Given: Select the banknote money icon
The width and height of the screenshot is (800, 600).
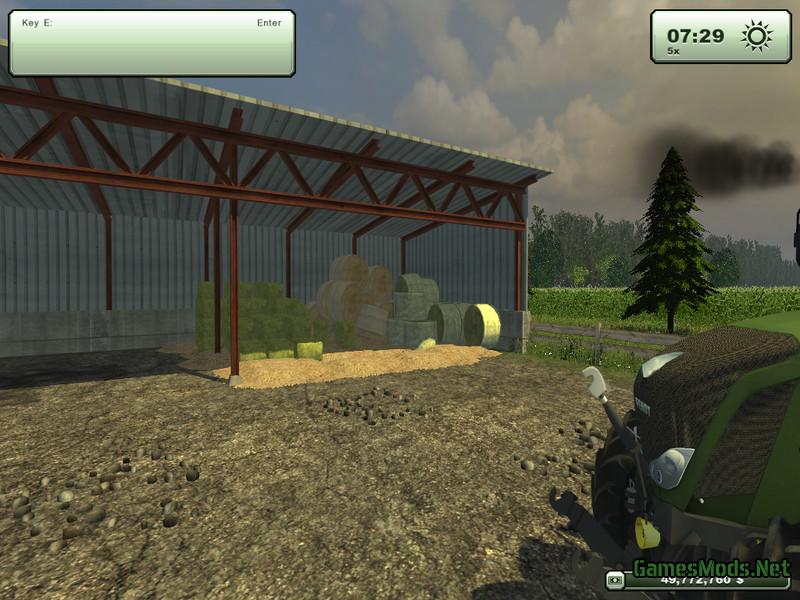Looking at the screenshot, I should [614, 581].
